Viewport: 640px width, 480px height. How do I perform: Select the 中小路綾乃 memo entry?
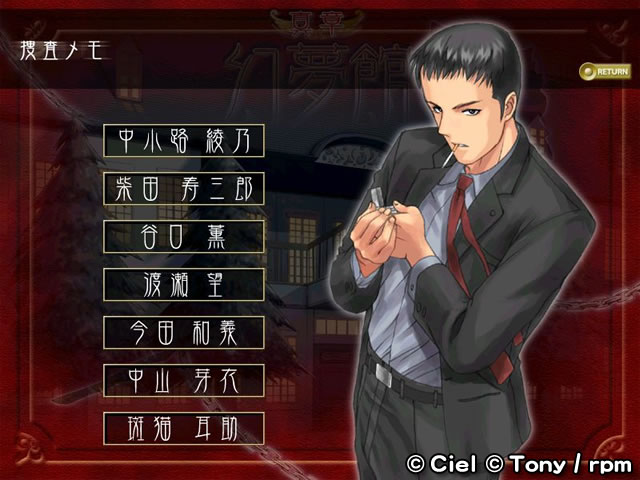pyautogui.click(x=184, y=141)
